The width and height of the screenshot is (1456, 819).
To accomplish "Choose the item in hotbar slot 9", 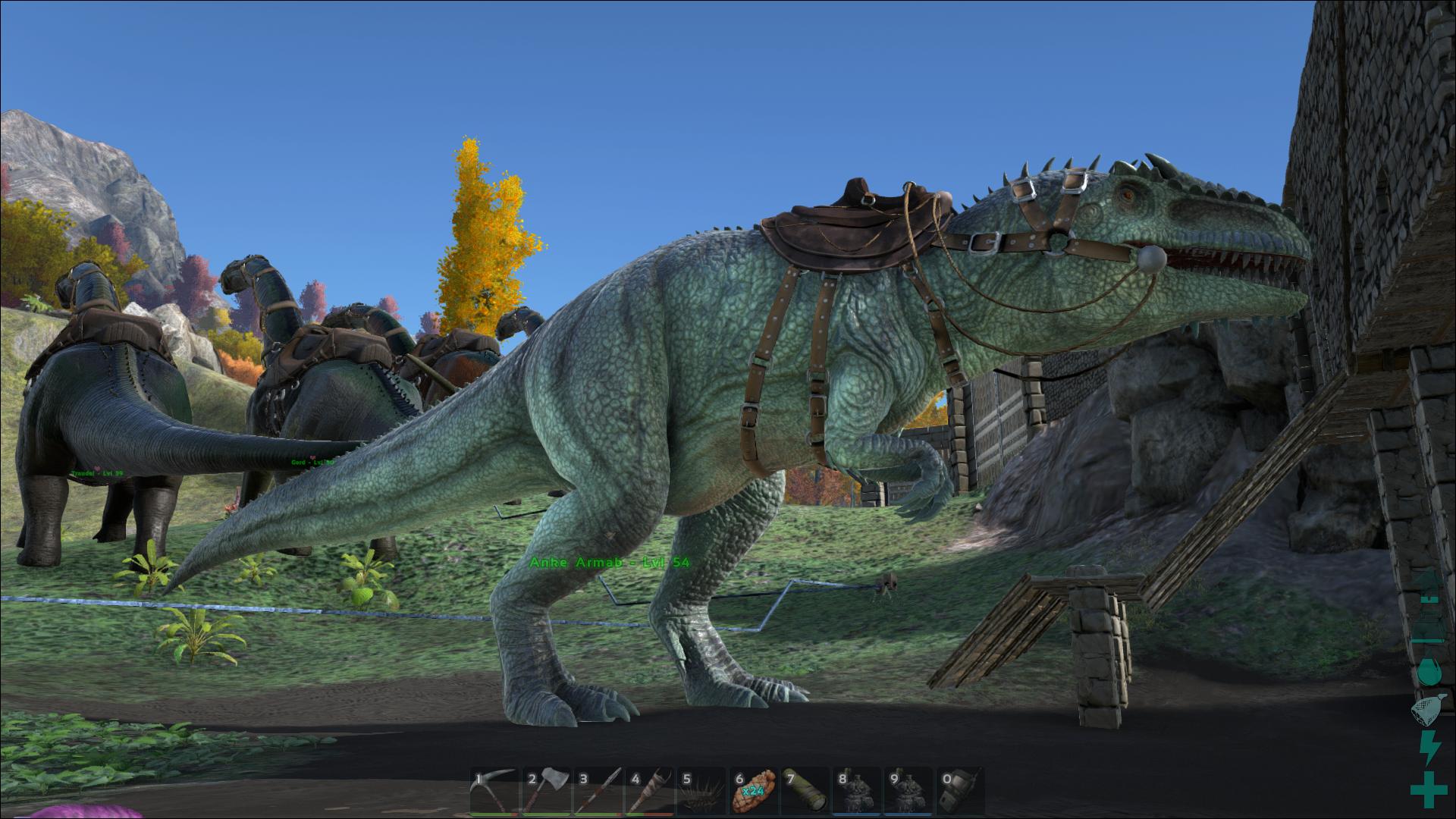I will 908,792.
